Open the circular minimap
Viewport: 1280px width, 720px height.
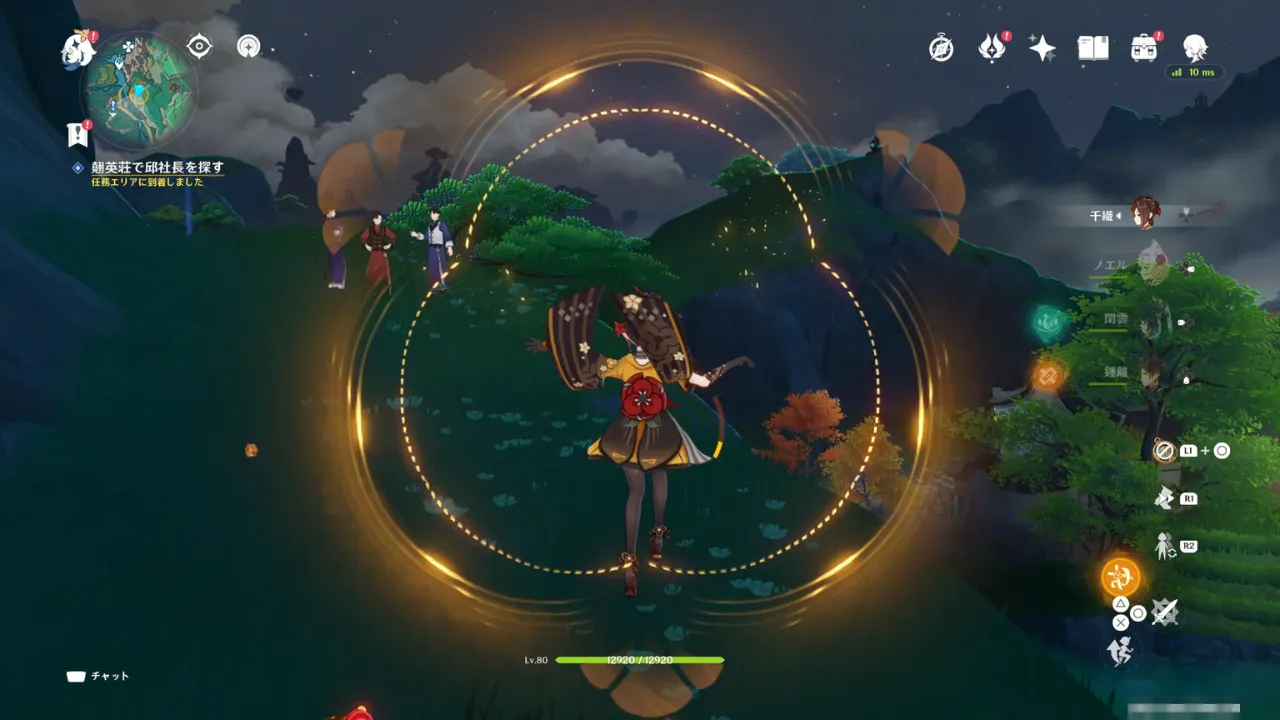[x=138, y=89]
